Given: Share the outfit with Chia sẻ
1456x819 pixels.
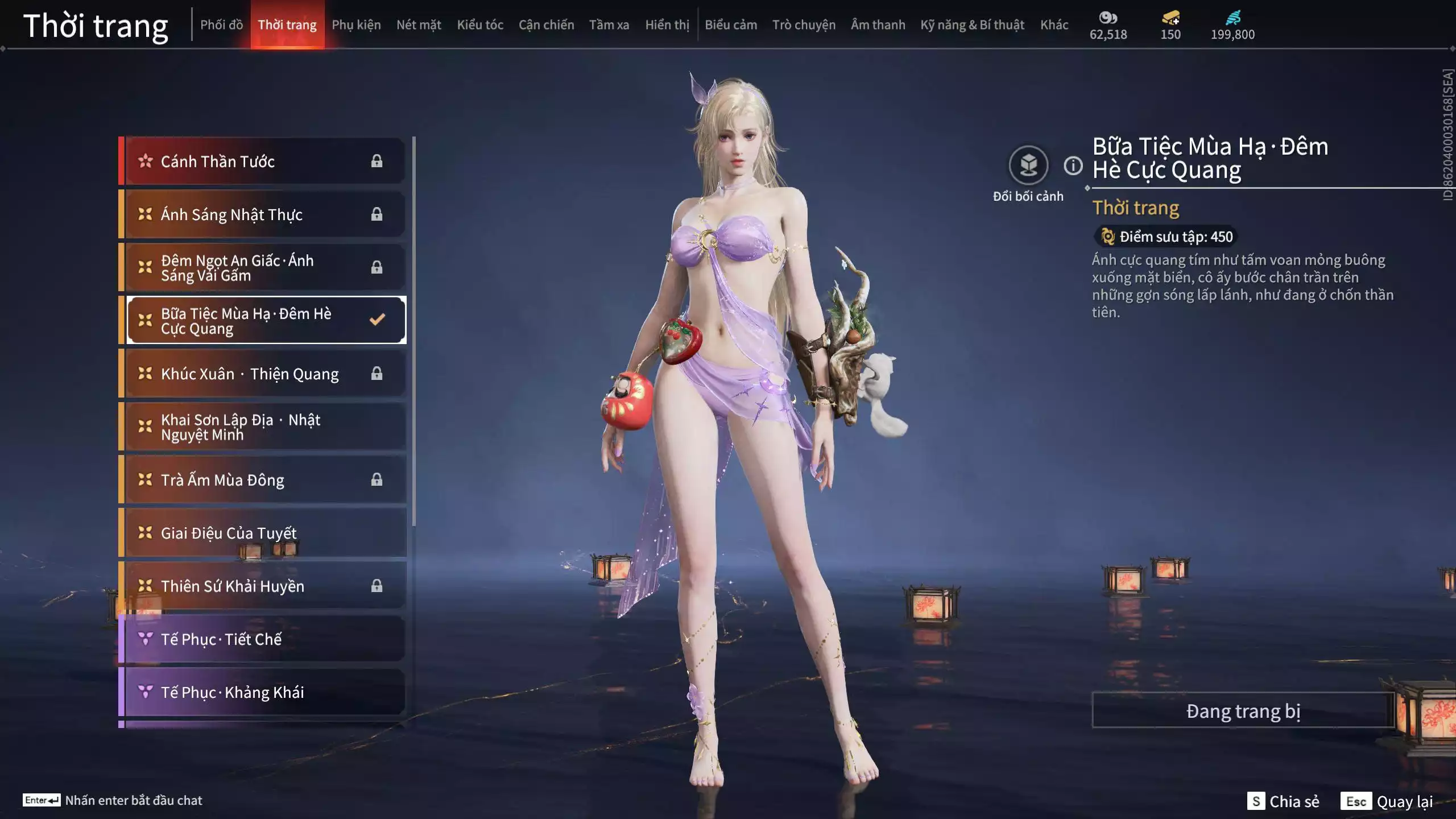Looking at the screenshot, I should pos(1283,801).
